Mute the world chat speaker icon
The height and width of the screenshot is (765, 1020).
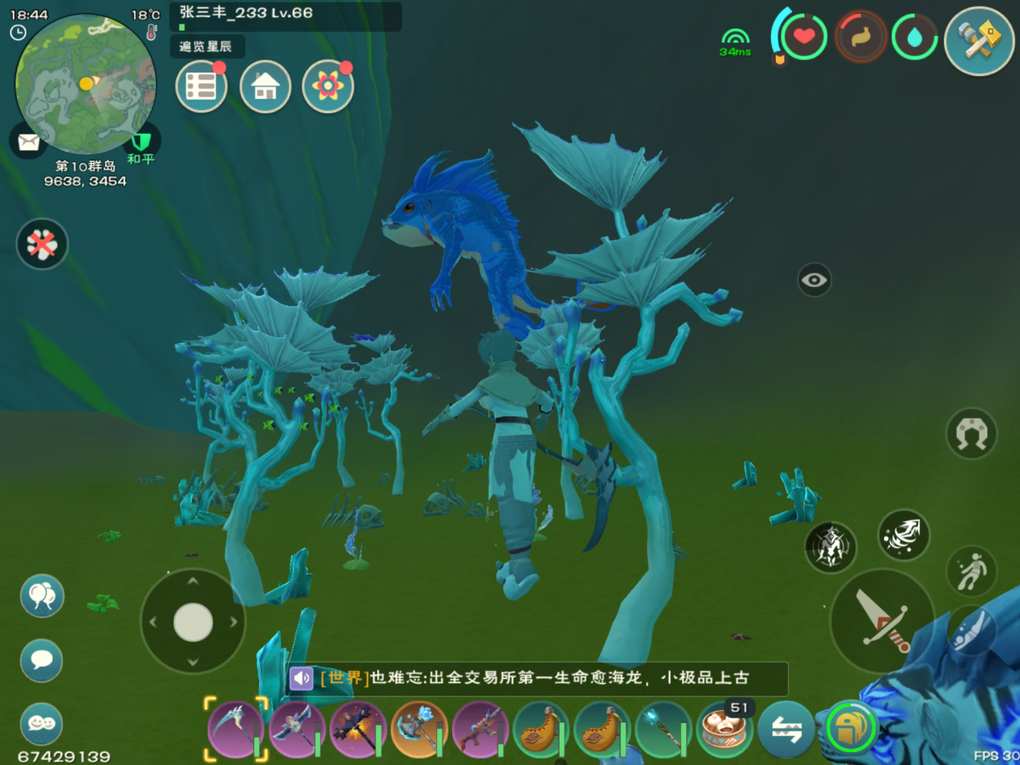pyautogui.click(x=301, y=678)
